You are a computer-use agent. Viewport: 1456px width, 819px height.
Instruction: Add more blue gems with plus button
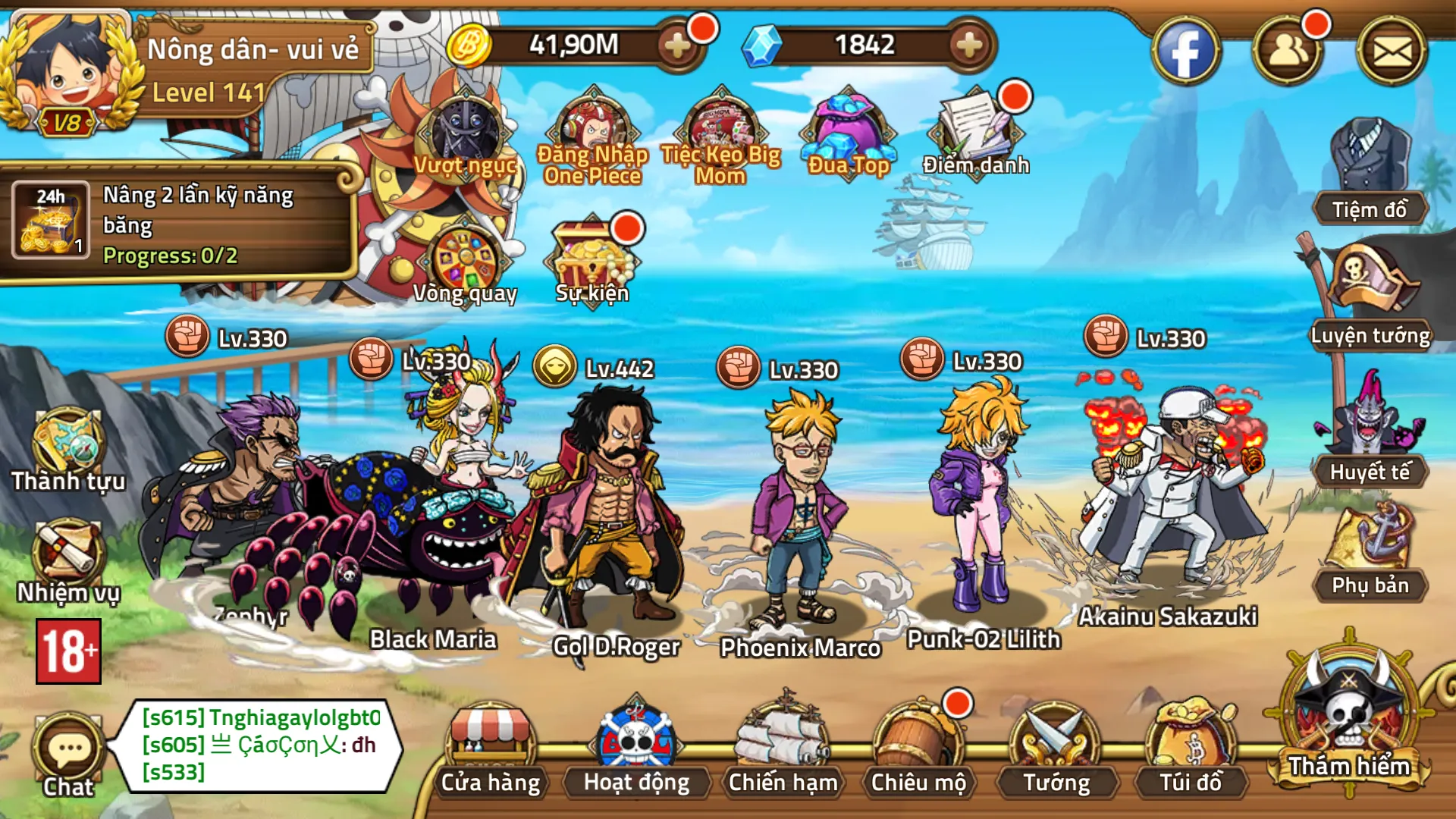point(968,45)
